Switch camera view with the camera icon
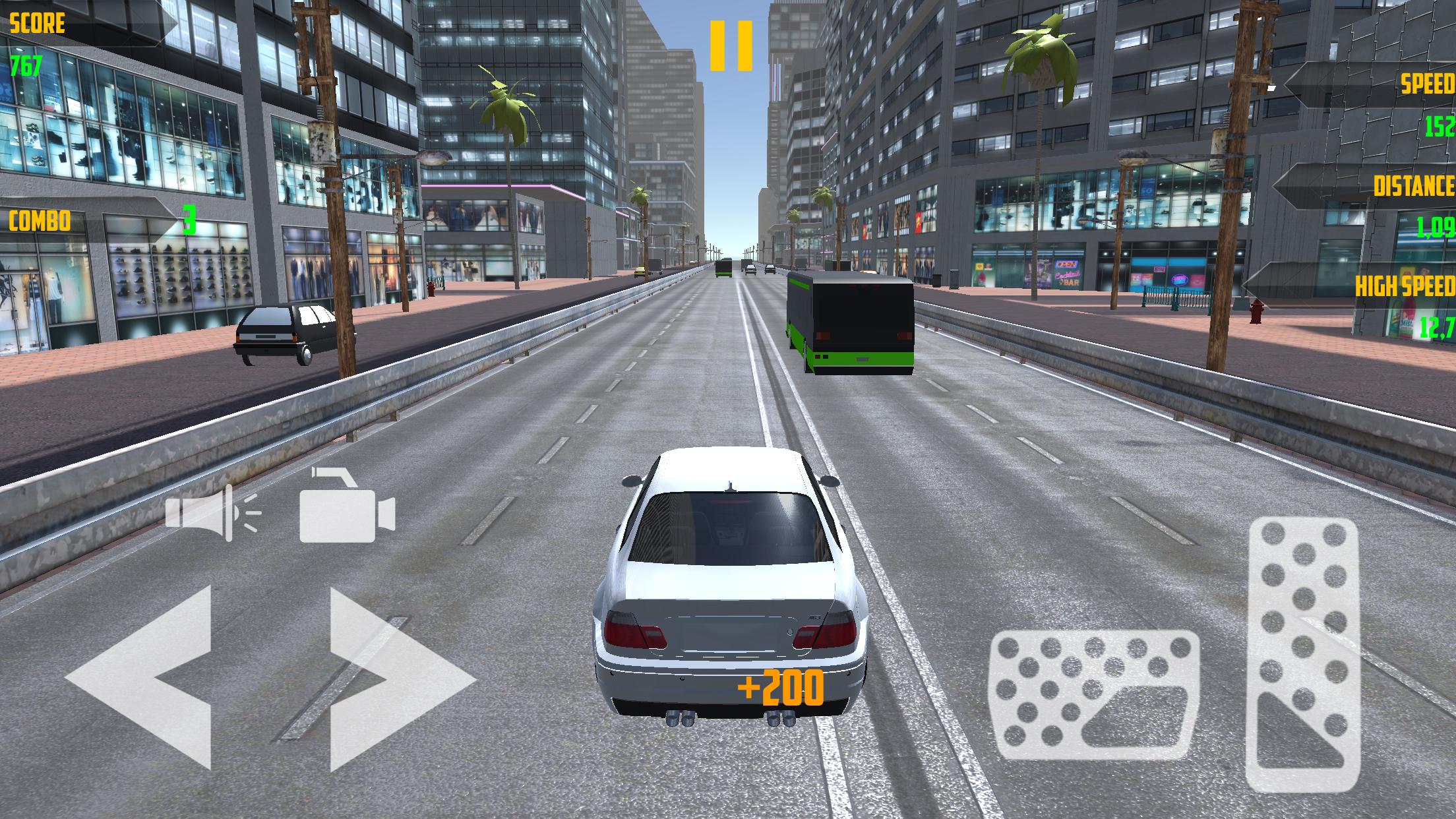The width and height of the screenshot is (1456, 819). (x=347, y=505)
